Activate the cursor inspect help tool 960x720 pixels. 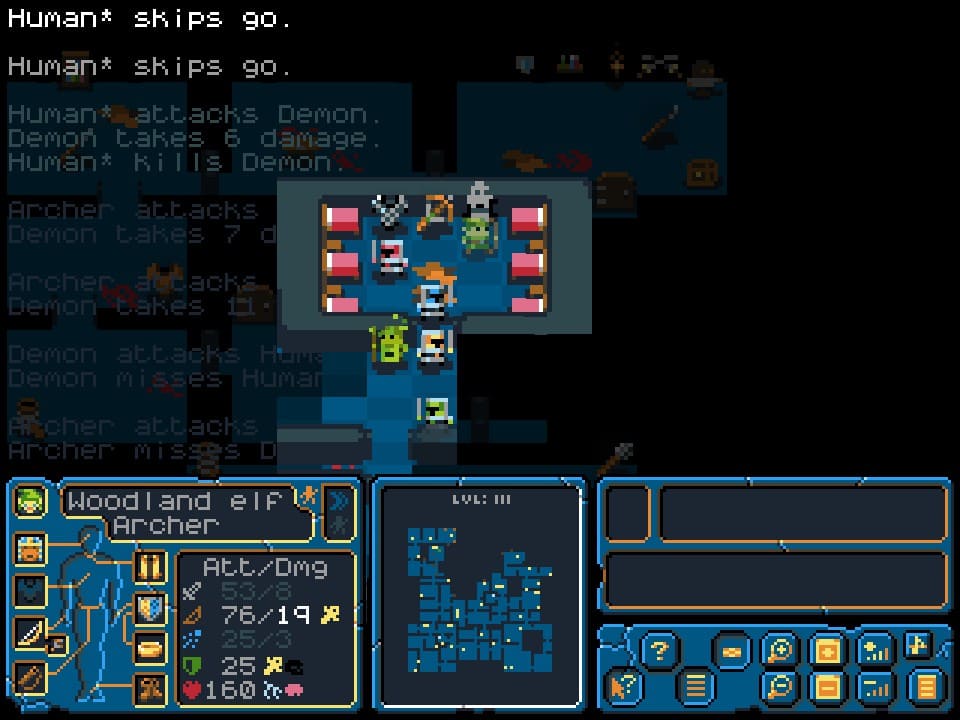[x=622, y=687]
